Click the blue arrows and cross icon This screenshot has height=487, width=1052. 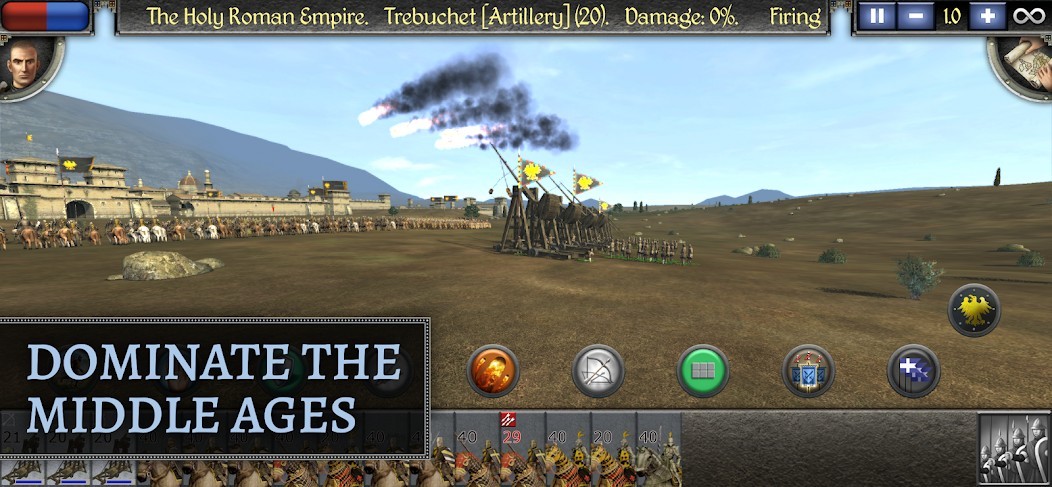(913, 371)
